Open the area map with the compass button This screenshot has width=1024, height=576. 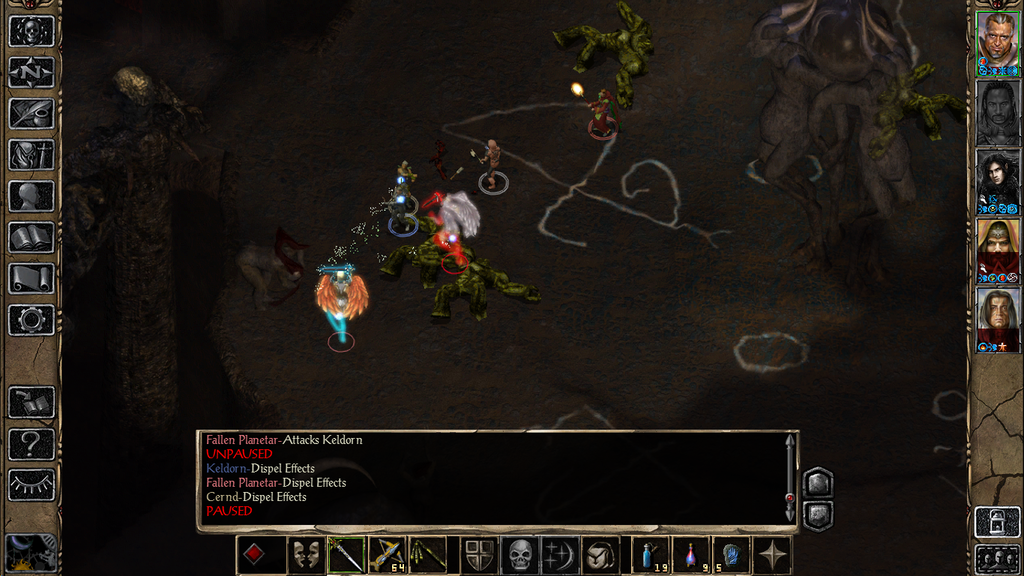[x=31, y=72]
